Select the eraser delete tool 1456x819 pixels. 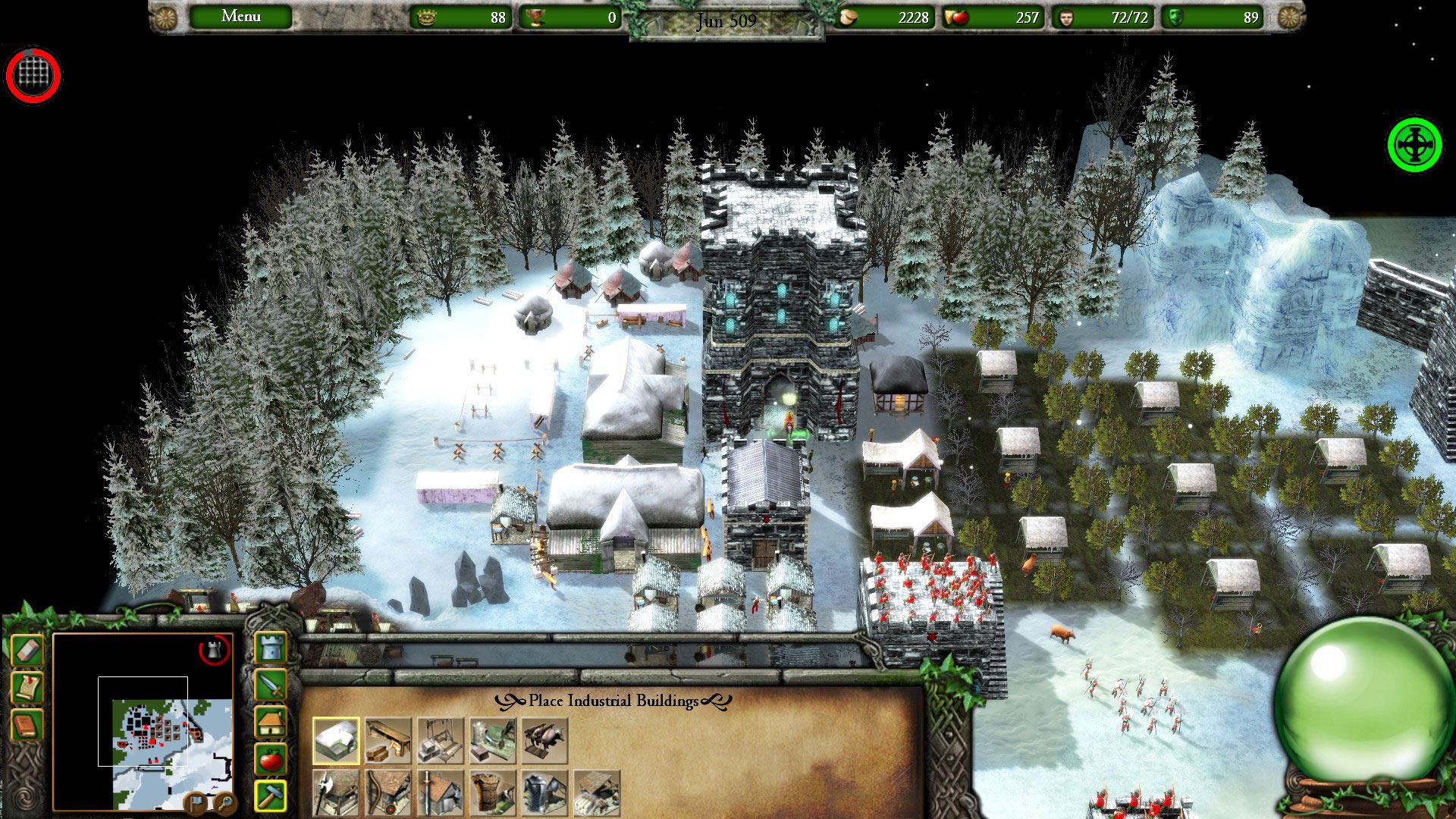click(x=27, y=651)
